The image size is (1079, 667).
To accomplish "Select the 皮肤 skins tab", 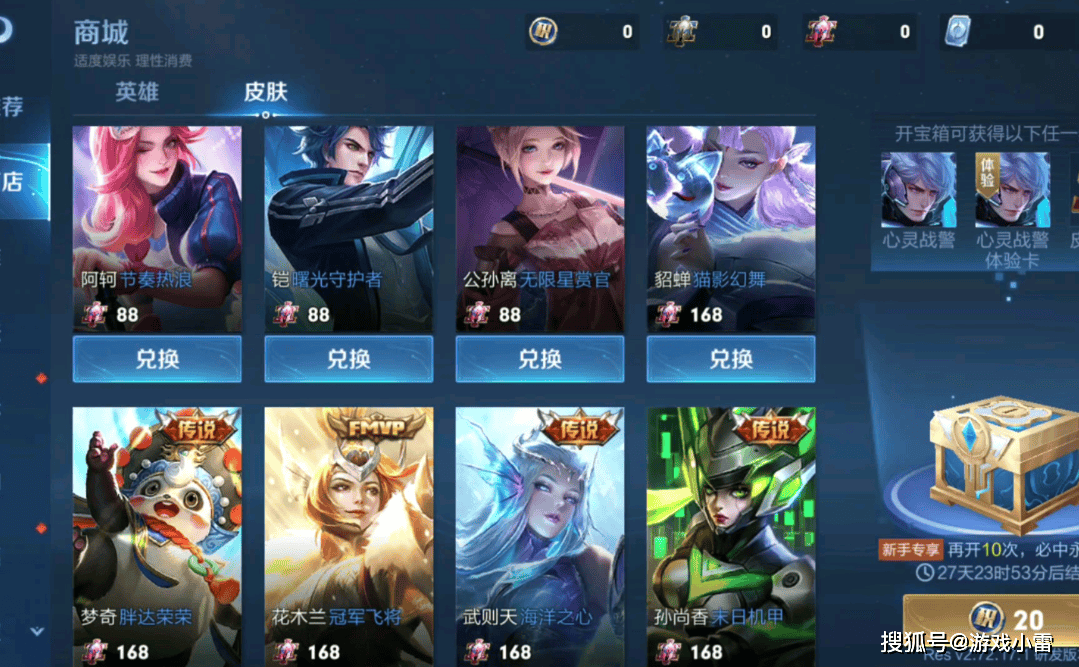I will (x=266, y=92).
